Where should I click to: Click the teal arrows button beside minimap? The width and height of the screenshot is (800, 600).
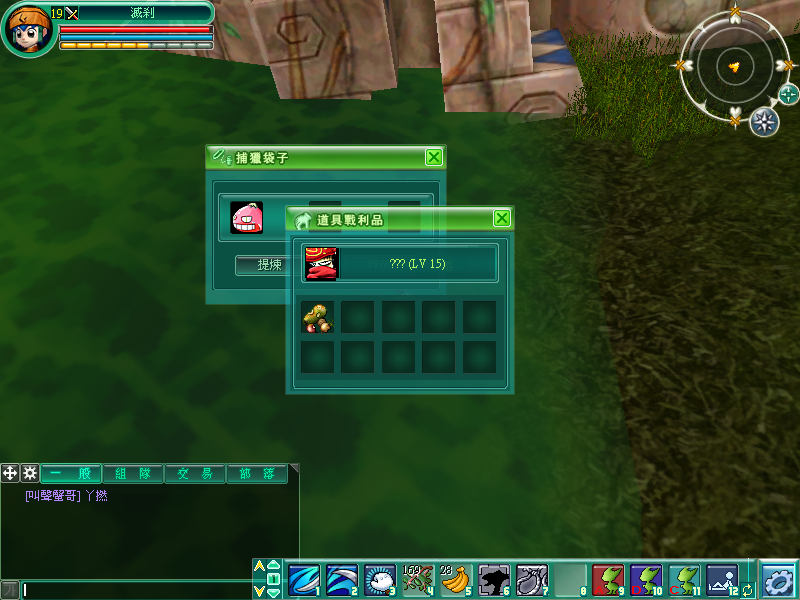(789, 95)
